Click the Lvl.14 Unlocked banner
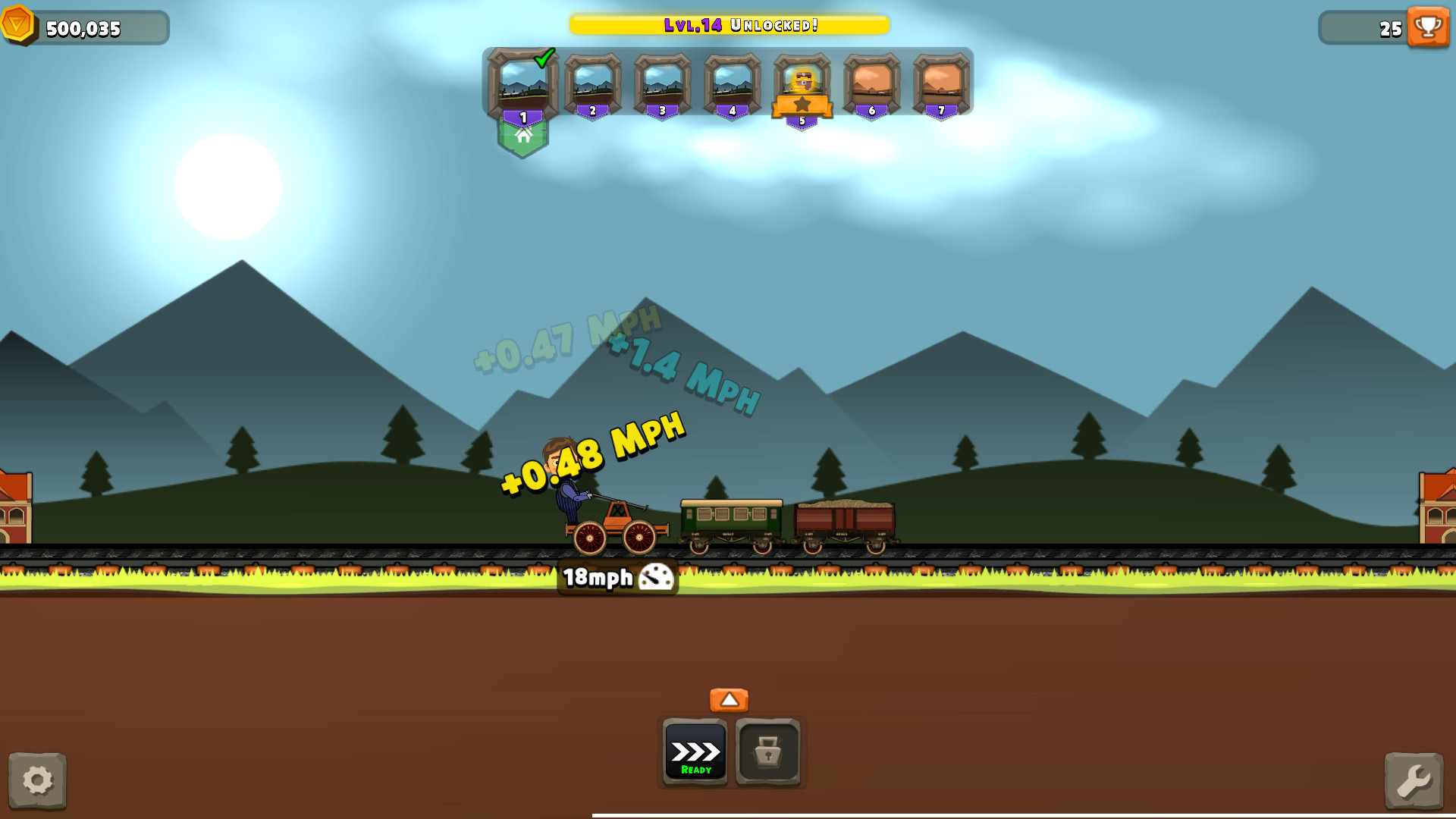The width and height of the screenshot is (1456, 819). pyautogui.click(x=730, y=24)
